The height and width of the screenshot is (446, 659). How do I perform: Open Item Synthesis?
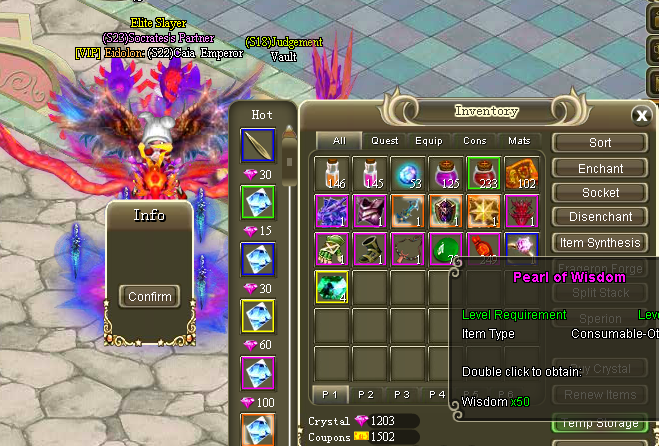600,242
